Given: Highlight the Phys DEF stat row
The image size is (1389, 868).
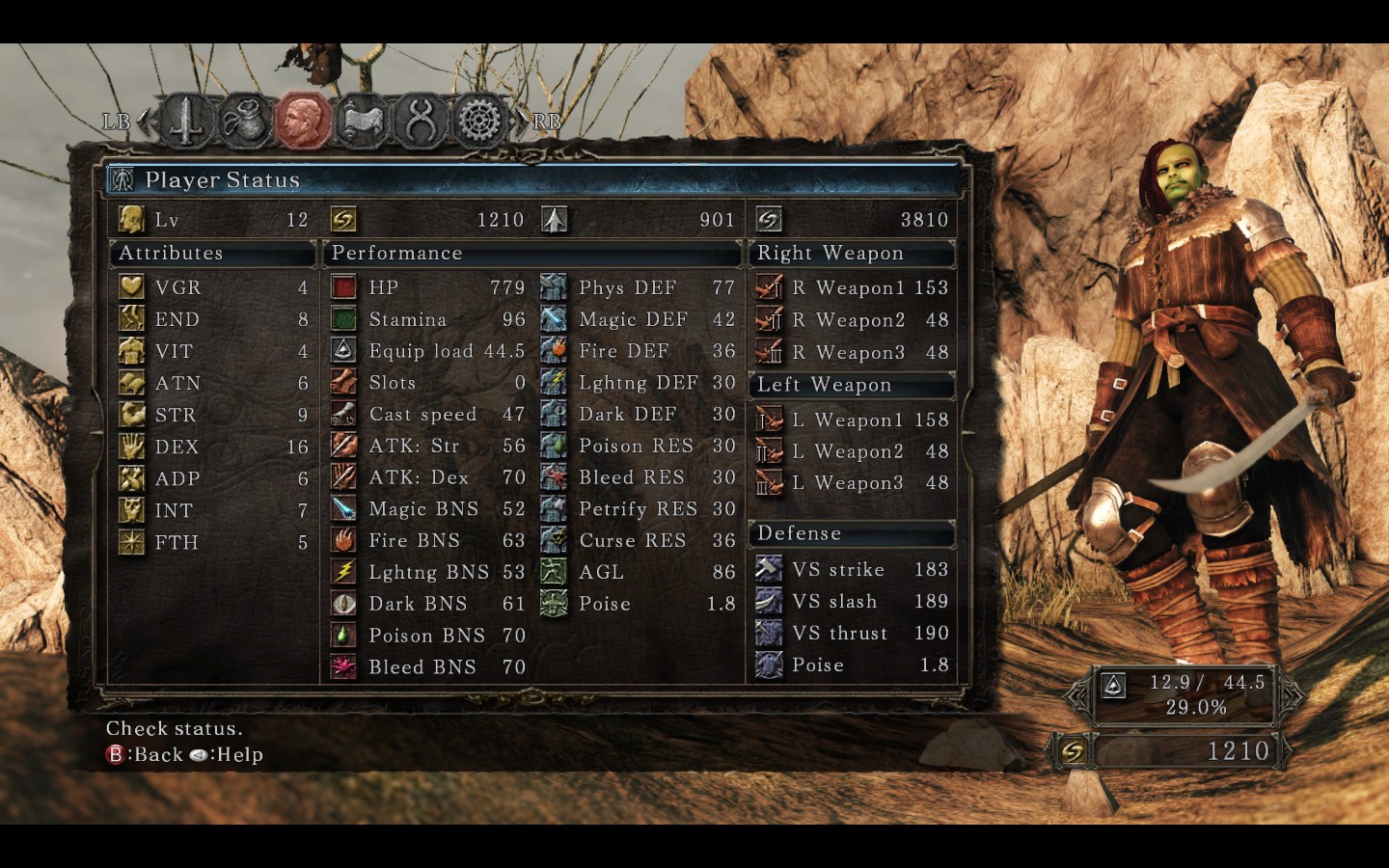Looking at the screenshot, I should [x=638, y=287].
